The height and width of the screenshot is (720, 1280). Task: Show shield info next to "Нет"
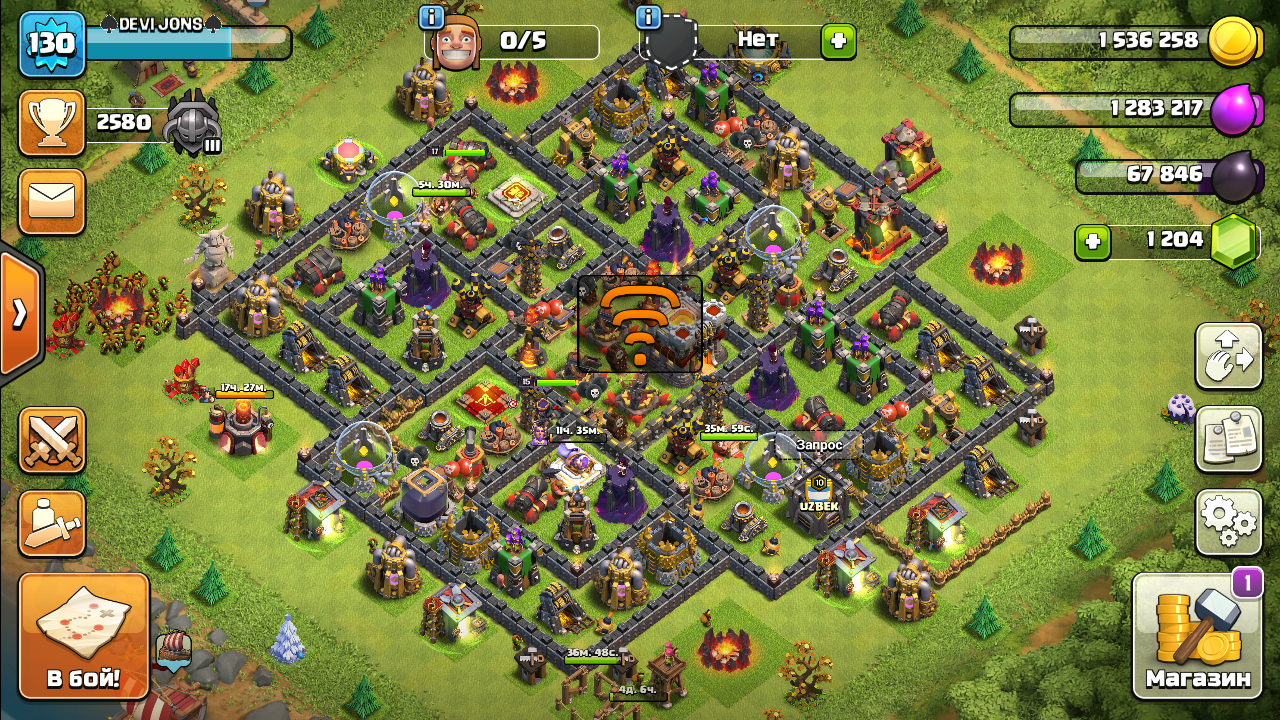pos(648,17)
